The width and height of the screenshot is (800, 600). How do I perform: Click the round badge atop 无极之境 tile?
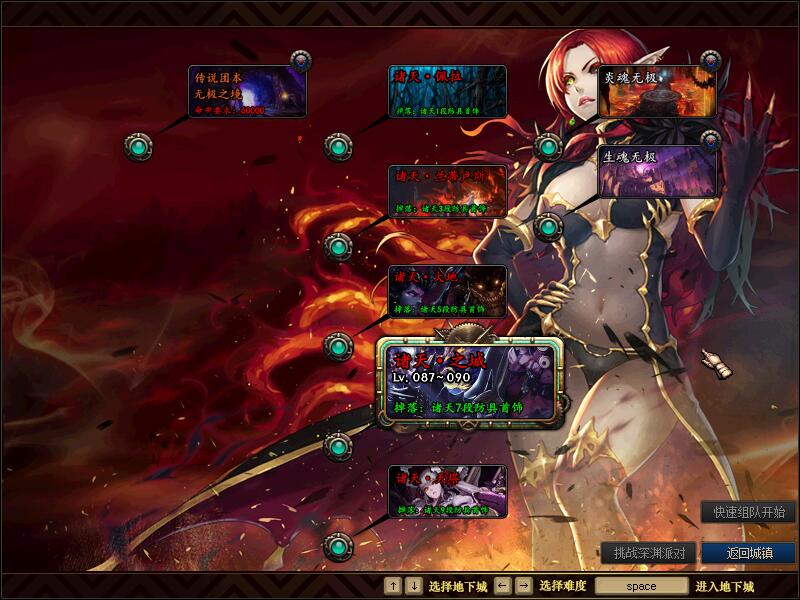tap(300, 61)
